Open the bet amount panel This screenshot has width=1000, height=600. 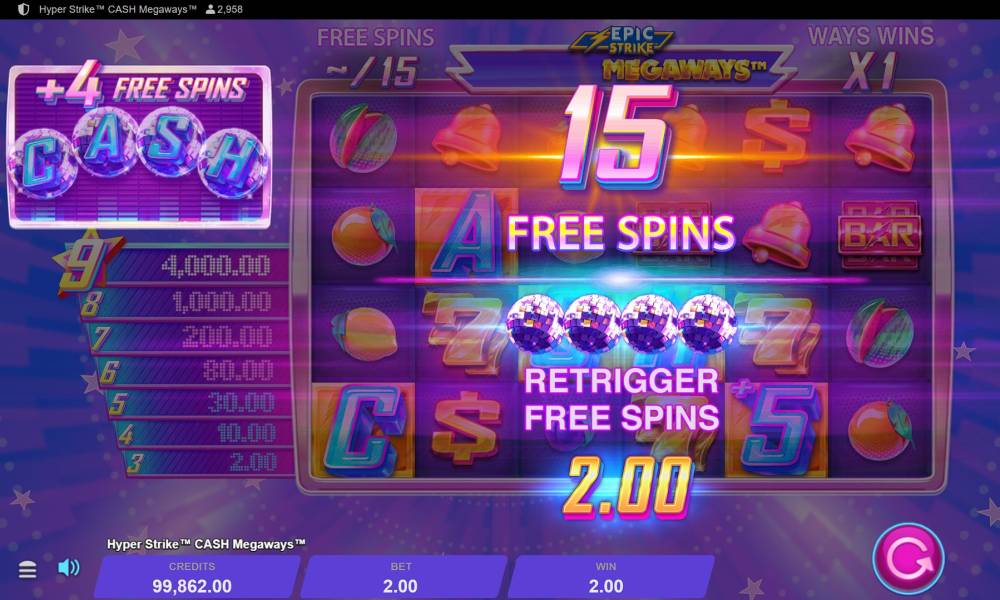click(x=400, y=577)
